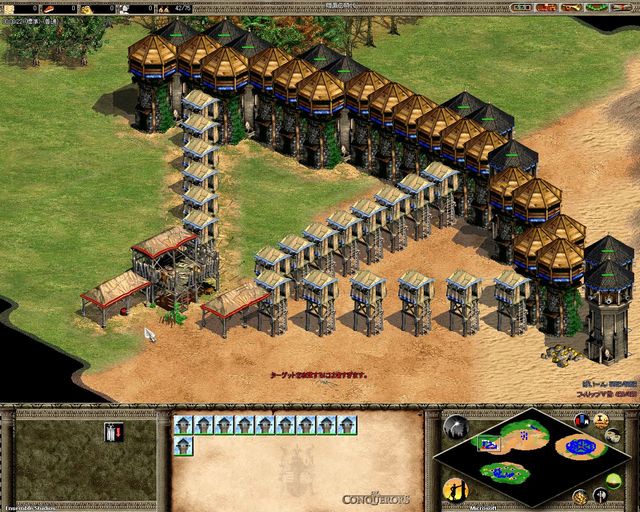Click the round button right of minimap top

pos(581,421)
